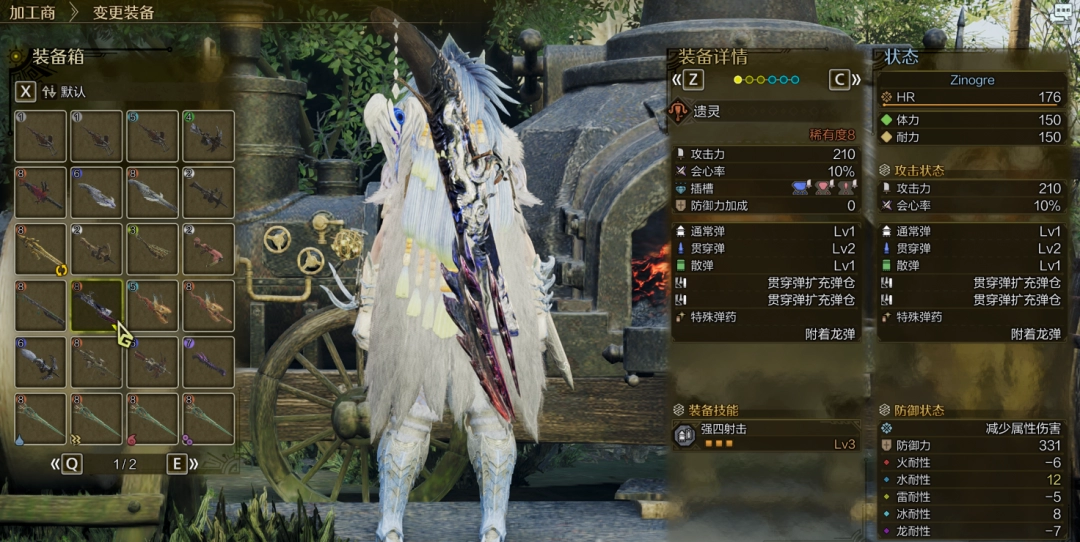The width and height of the screenshot is (1080, 542).
Task: Select the green weapon with red fire icon
Action: pos(152,418)
